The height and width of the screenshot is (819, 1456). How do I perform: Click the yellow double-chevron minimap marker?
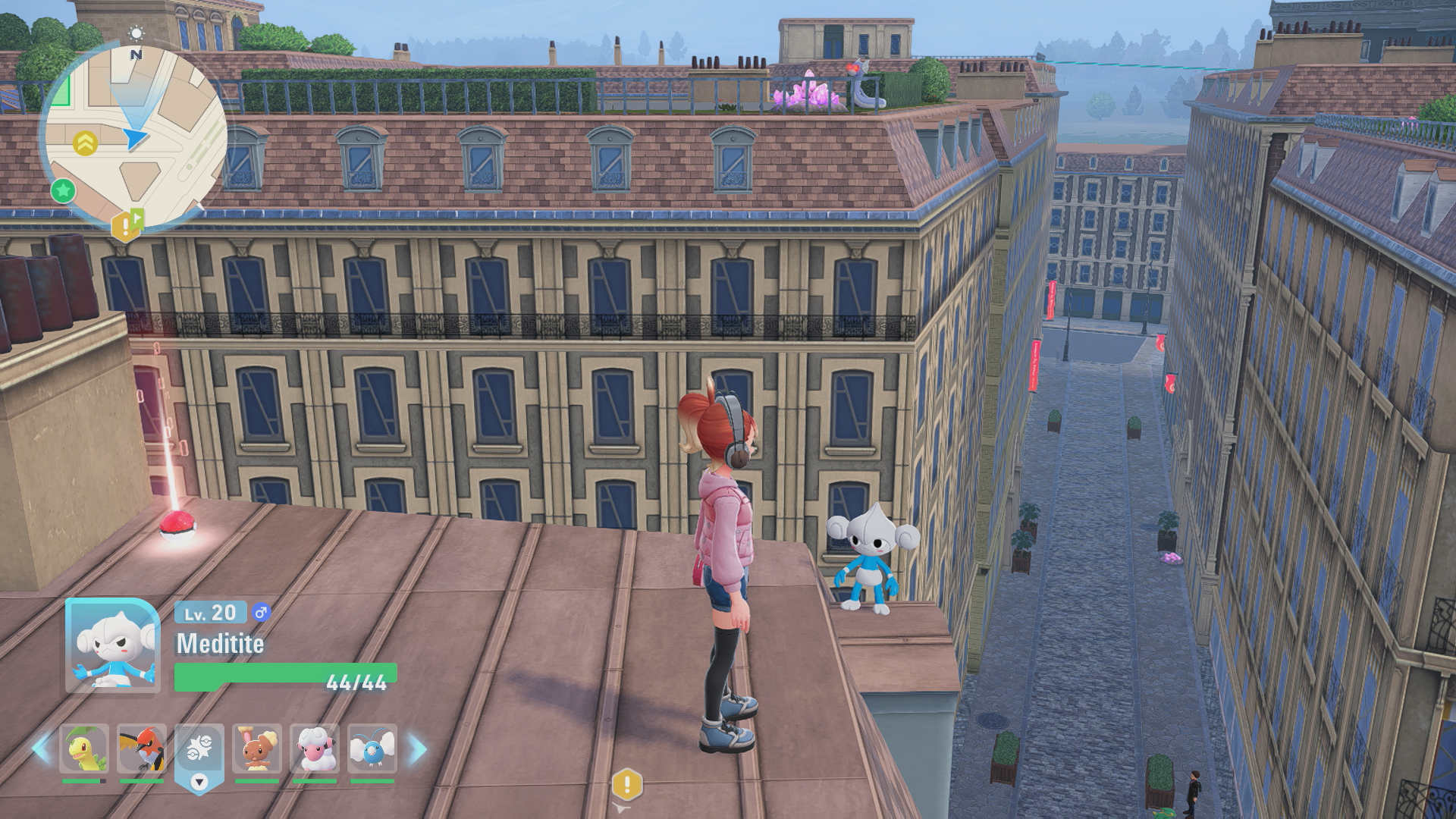[x=85, y=143]
